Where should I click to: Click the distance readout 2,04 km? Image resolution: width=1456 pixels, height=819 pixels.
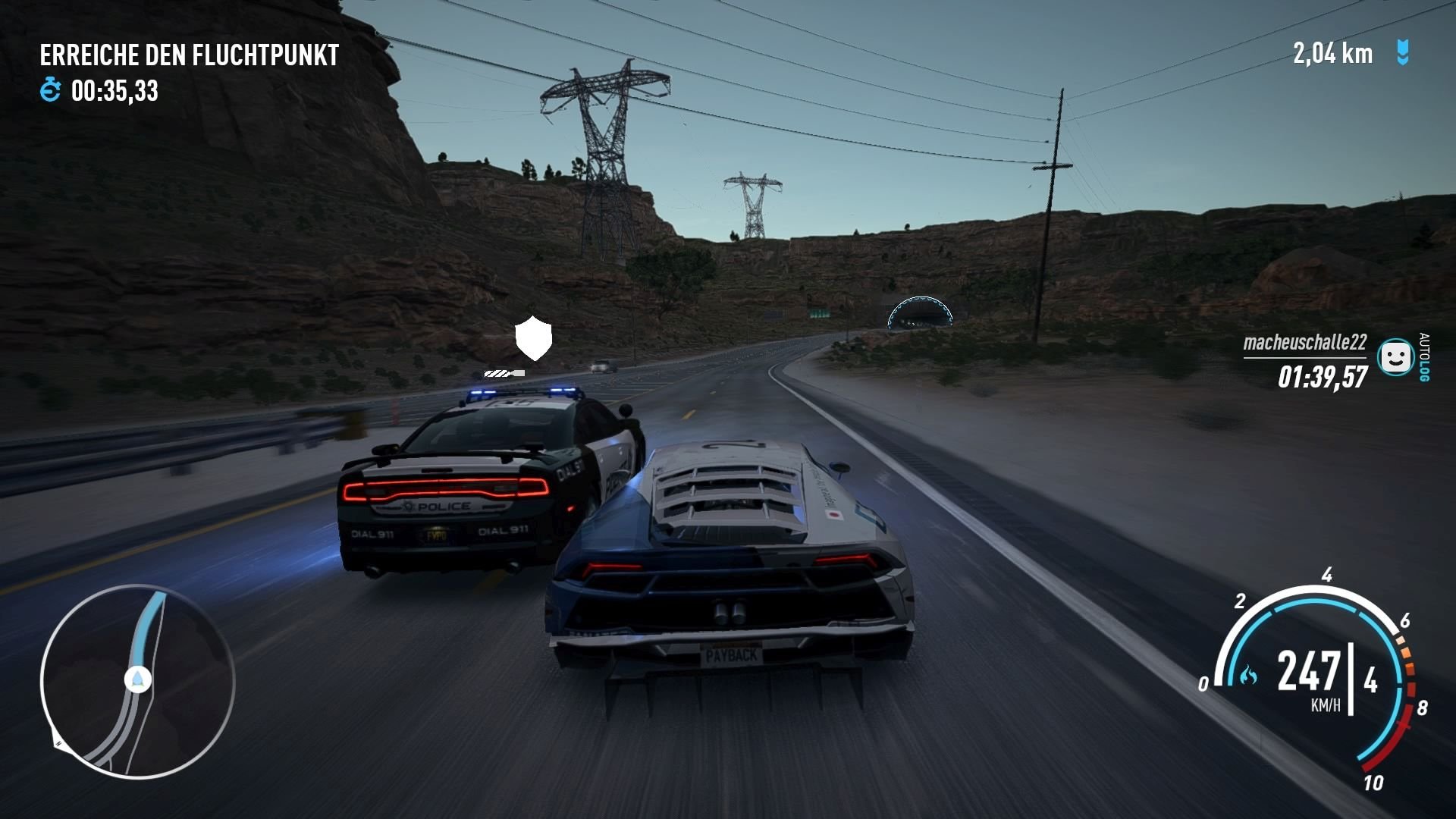(1332, 53)
